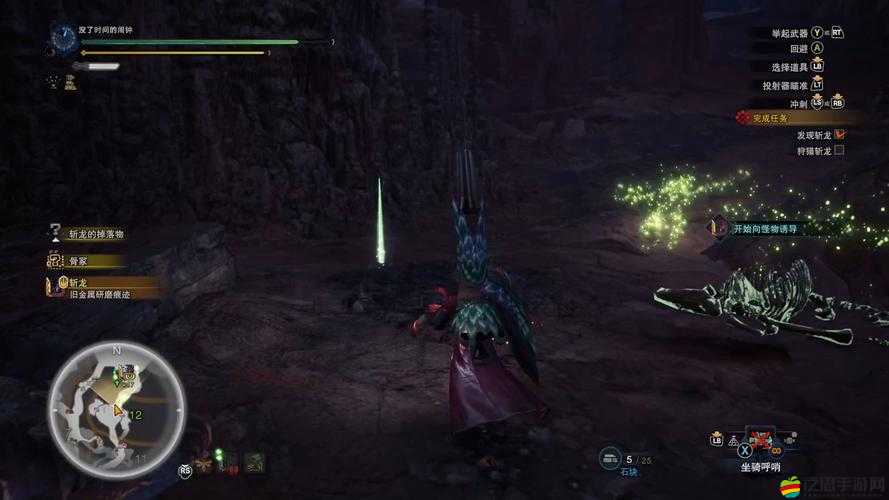889x500 pixels.
Task: Choose the 骨冢 bonepile entry
Action: click(78, 261)
